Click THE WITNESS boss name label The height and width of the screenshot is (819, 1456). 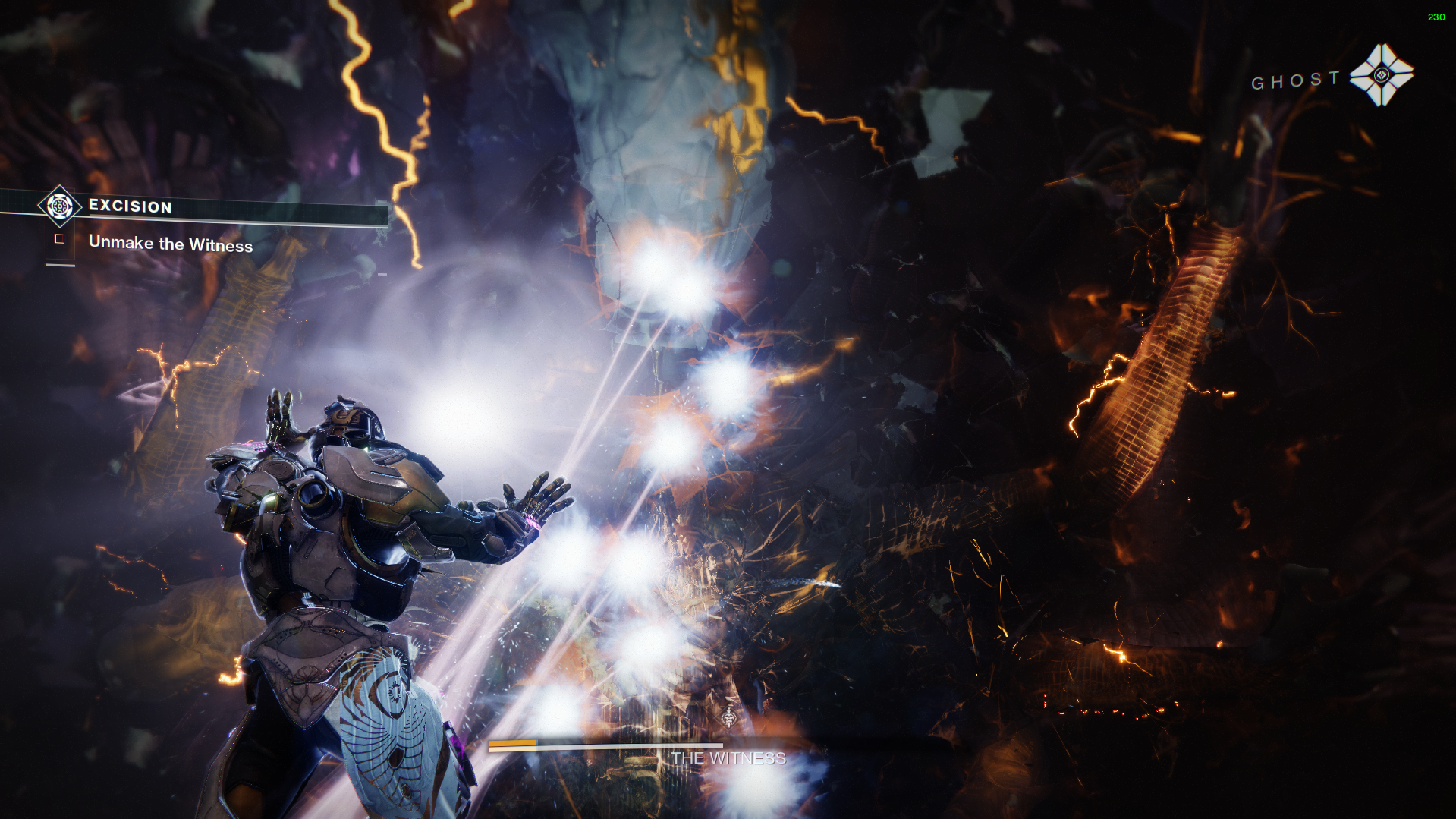pos(728,758)
